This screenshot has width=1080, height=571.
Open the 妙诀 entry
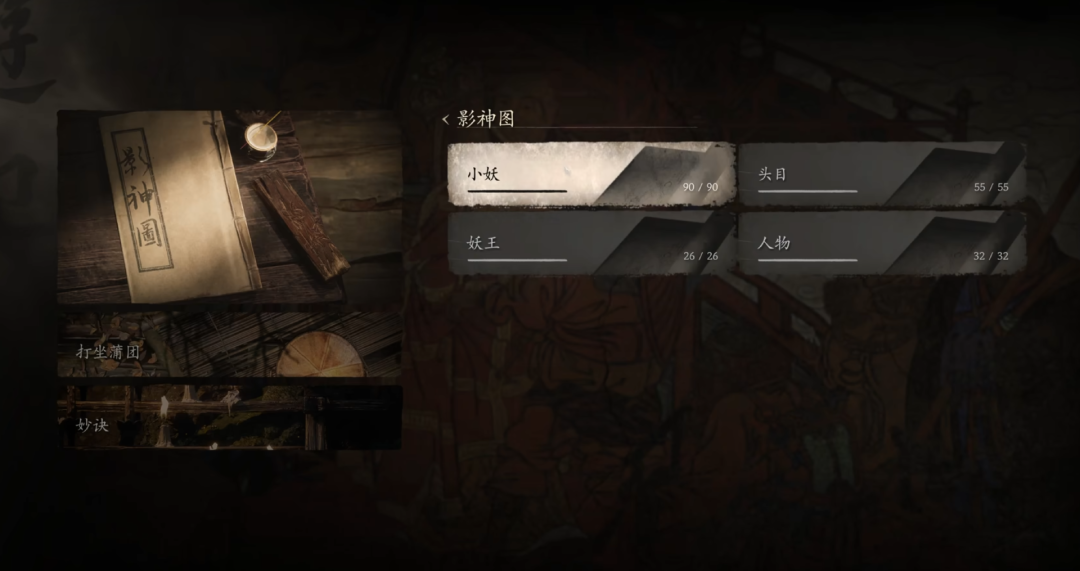click(229, 423)
